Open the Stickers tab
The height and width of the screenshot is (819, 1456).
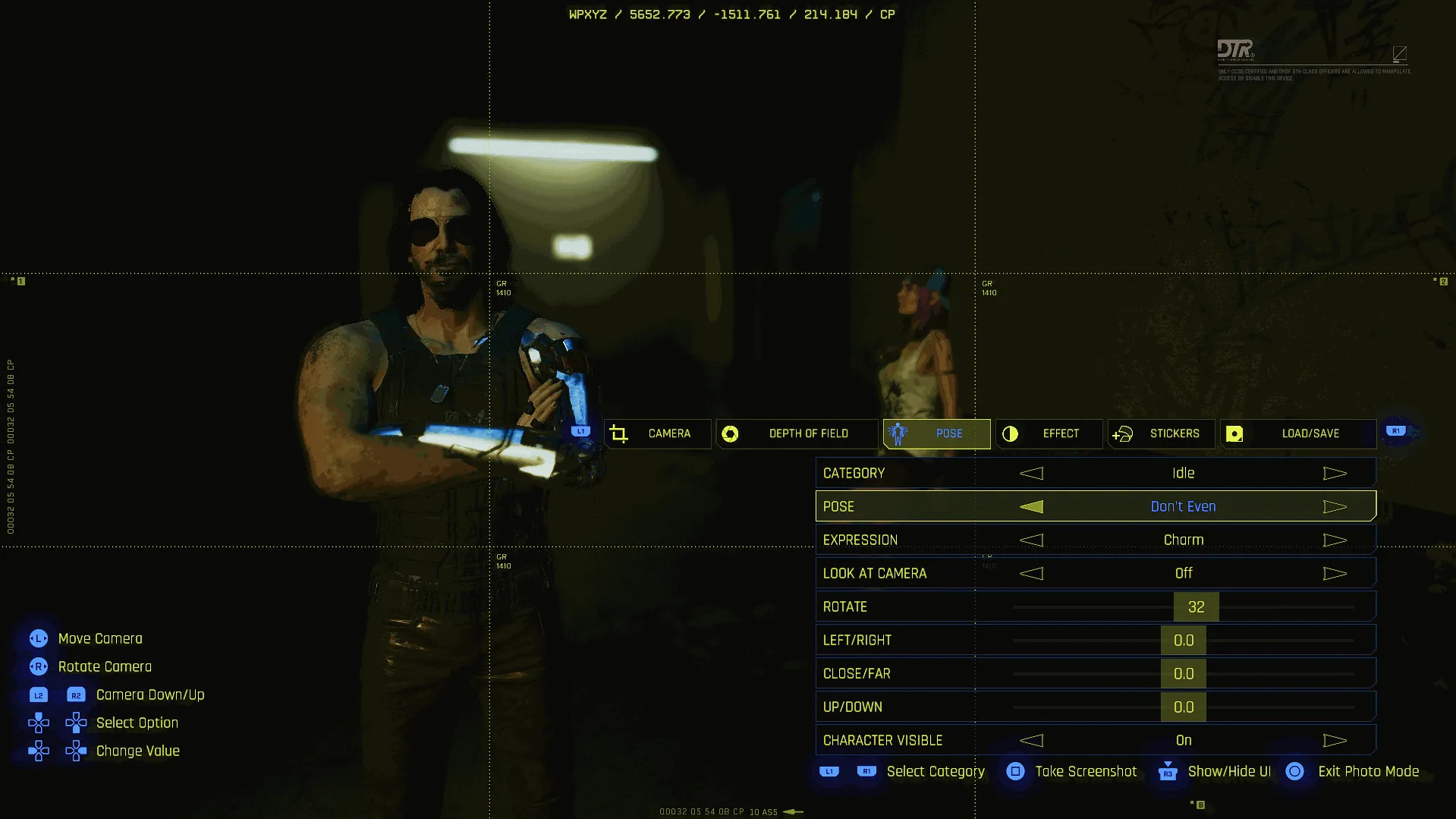click(x=1161, y=433)
